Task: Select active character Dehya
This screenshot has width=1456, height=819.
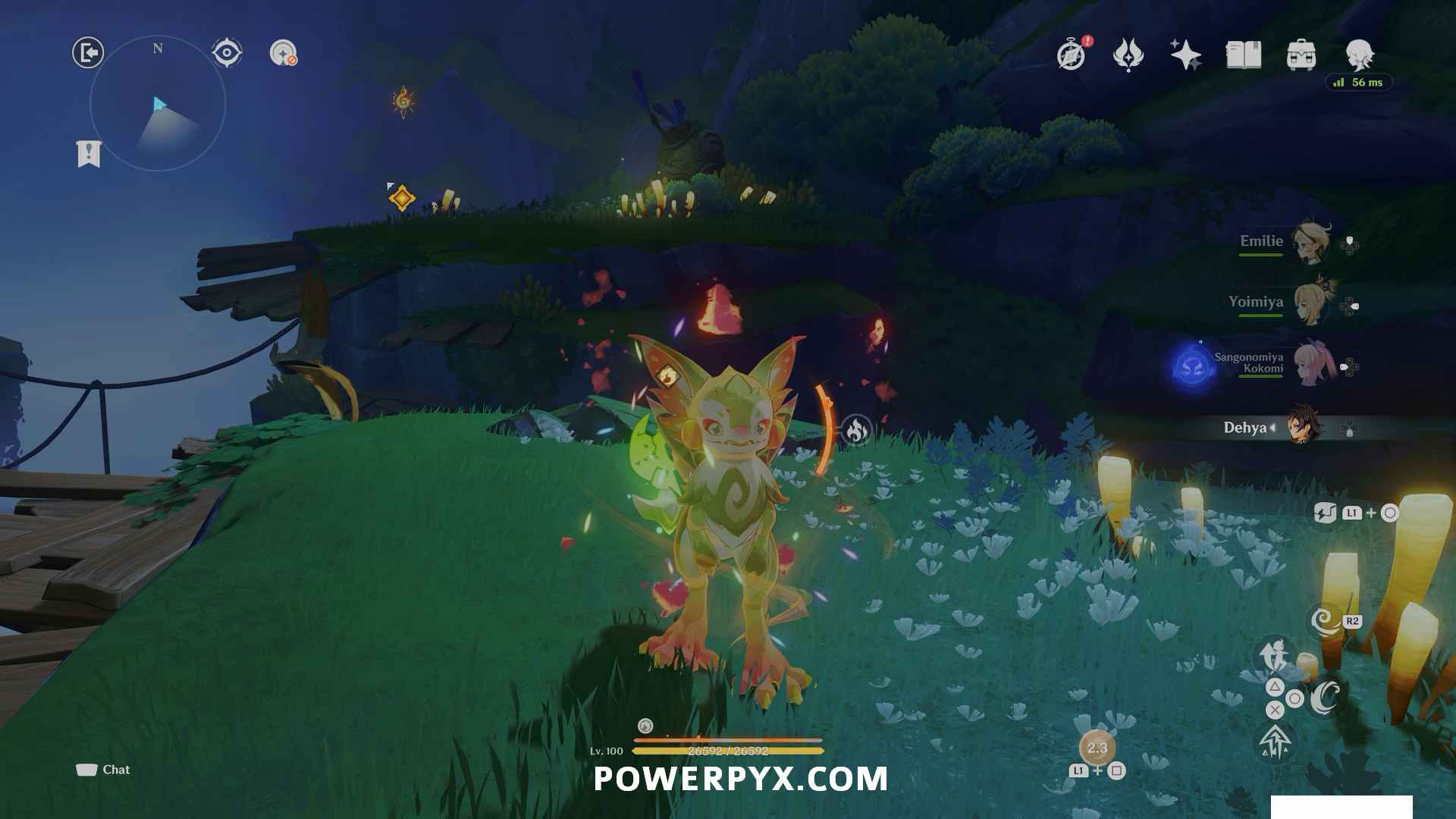Action: click(x=1303, y=428)
